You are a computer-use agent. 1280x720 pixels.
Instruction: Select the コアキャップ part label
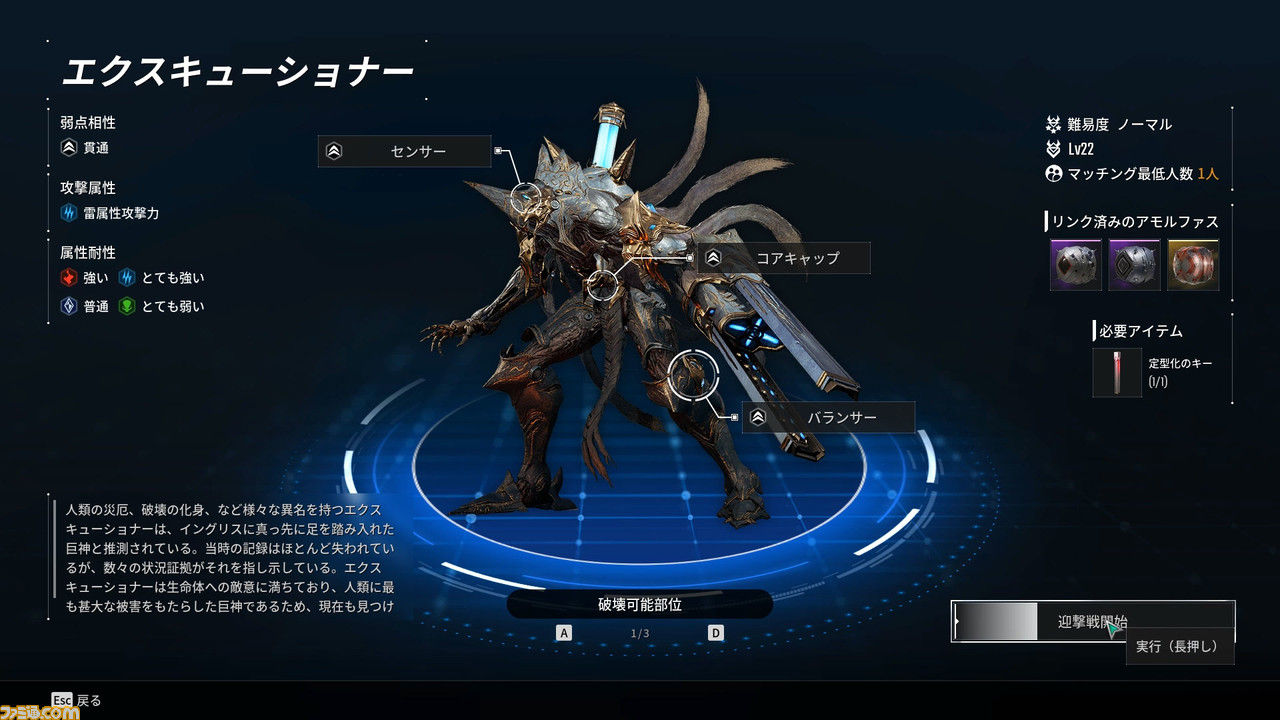pos(783,258)
